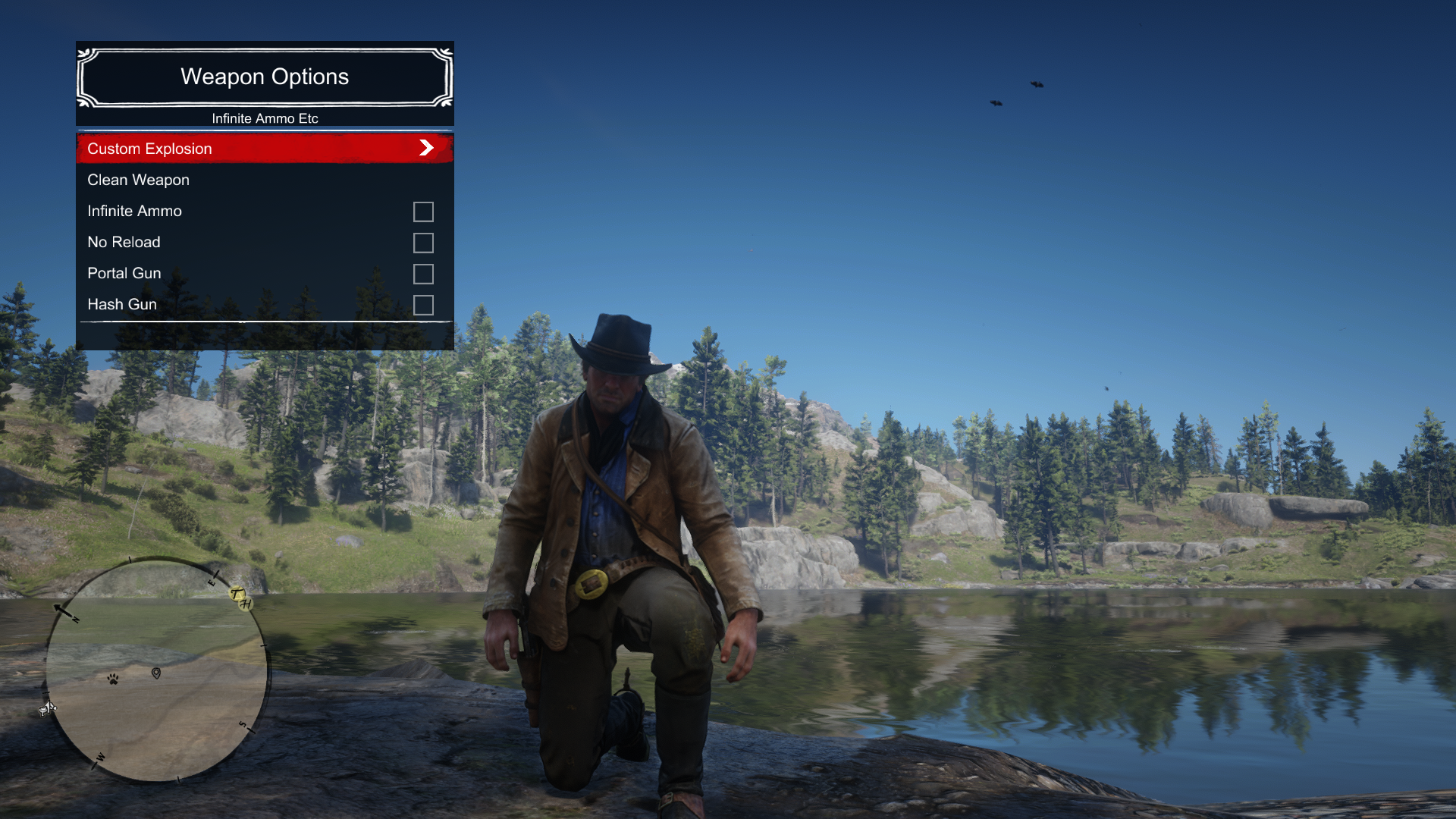1456x819 pixels.
Task: Open the Custom Explosion submenu
Action: [x=264, y=149]
